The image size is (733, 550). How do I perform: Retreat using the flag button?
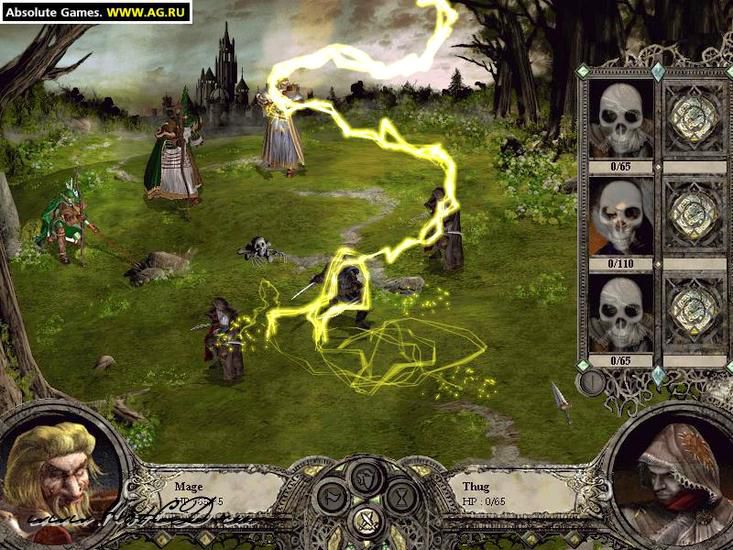click(x=332, y=496)
